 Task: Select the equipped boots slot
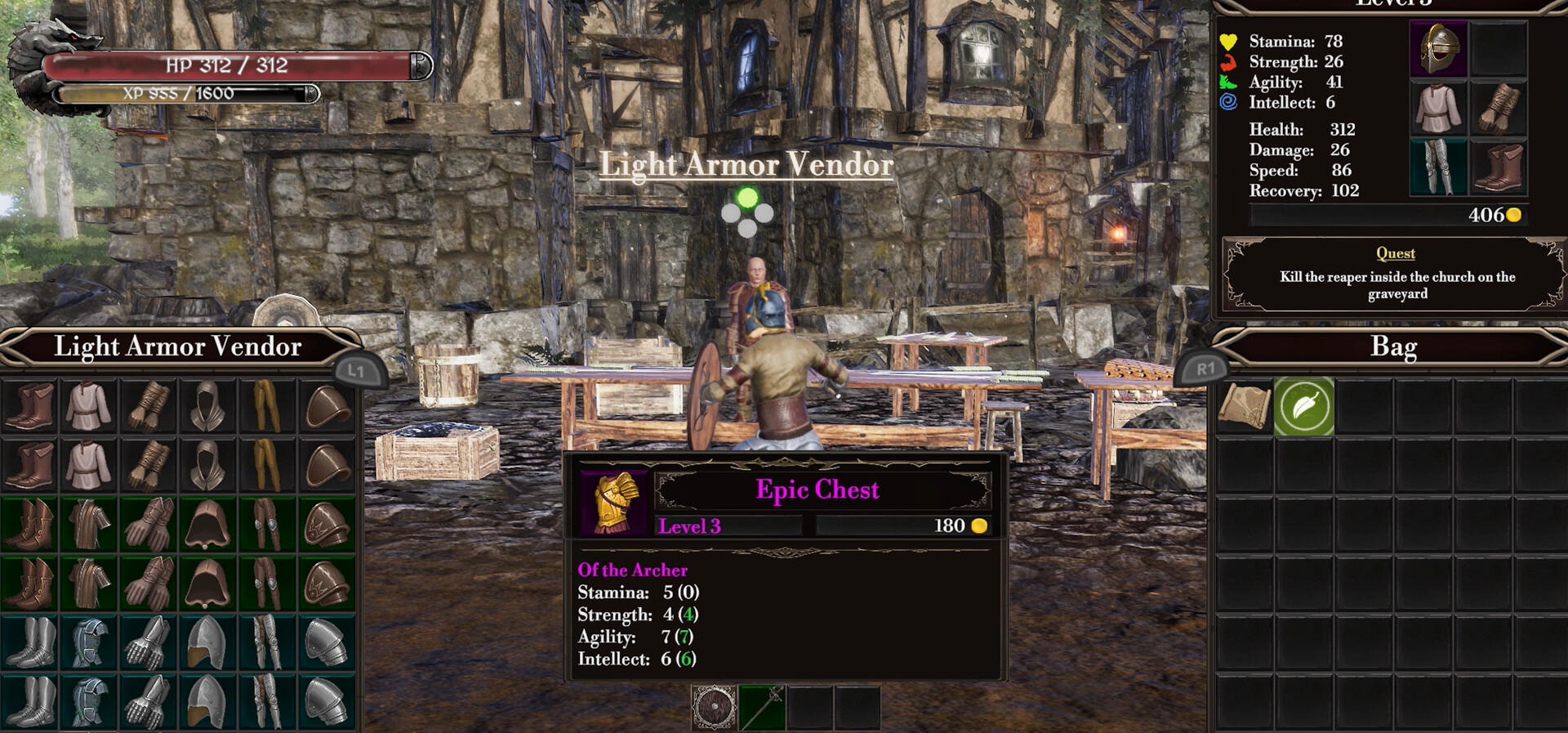(x=1499, y=167)
